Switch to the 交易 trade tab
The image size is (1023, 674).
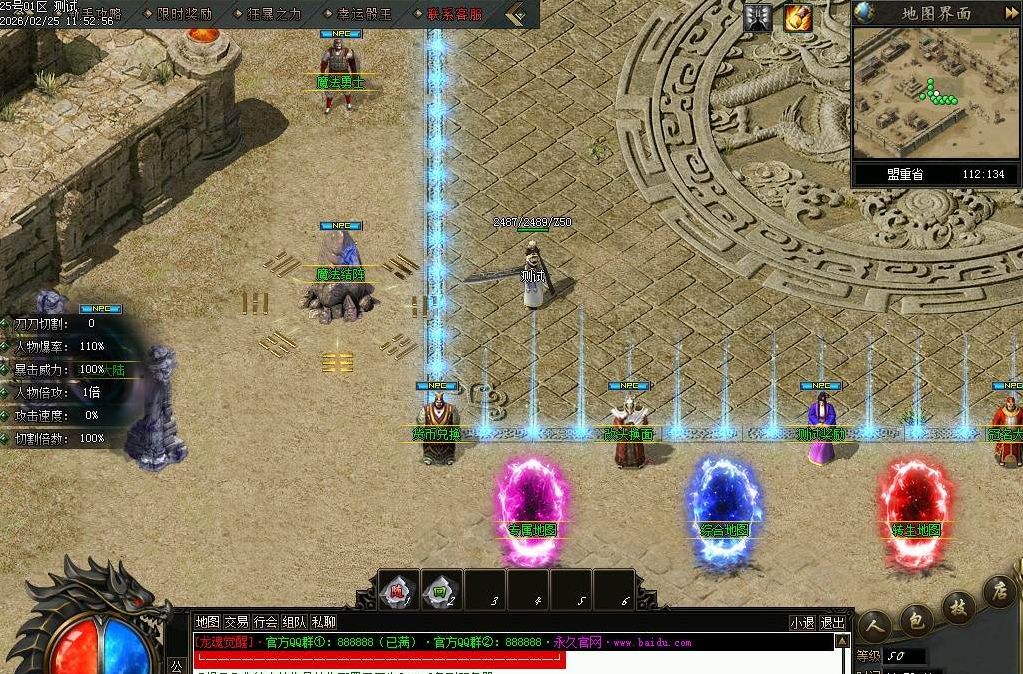pyautogui.click(x=236, y=622)
